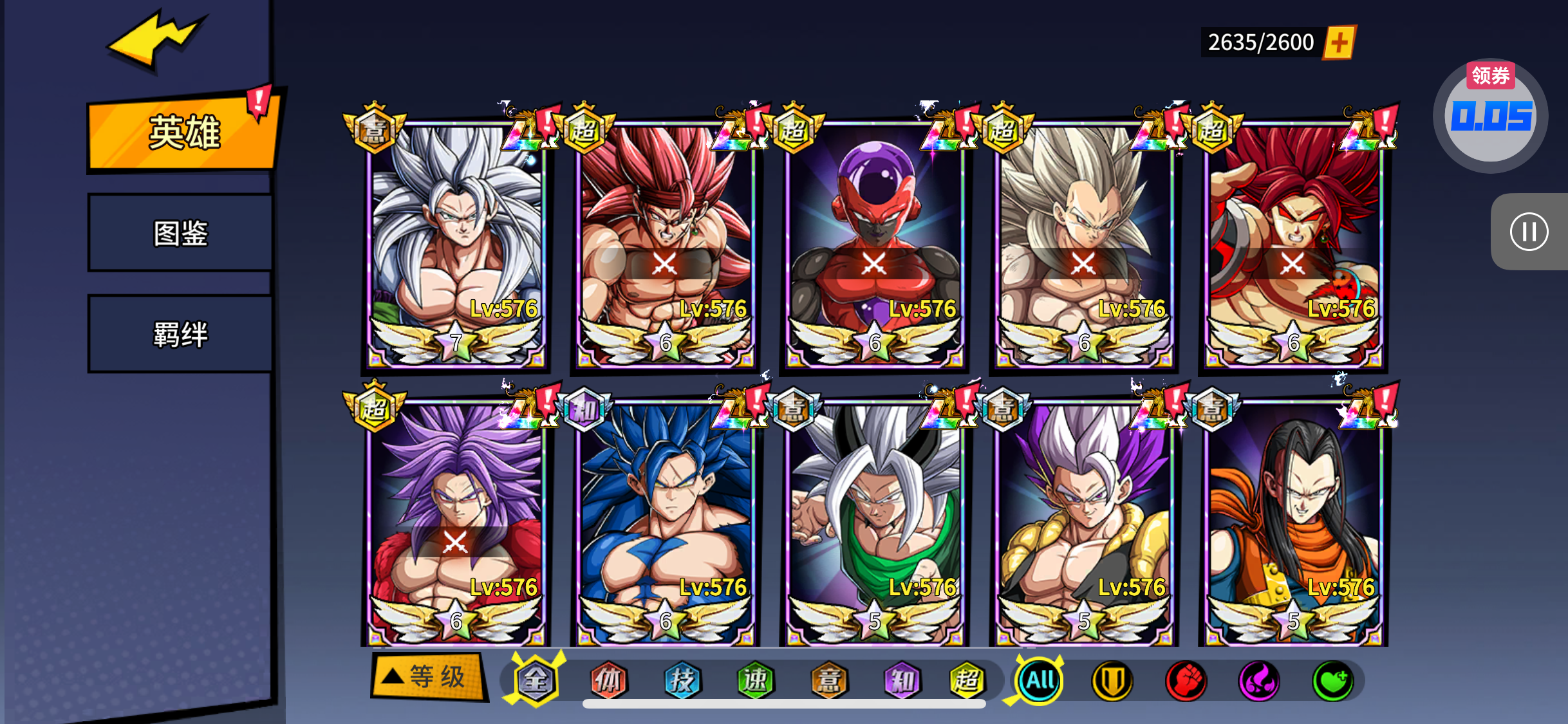1568x724 pixels.
Task: Open the 羁绊 tab
Action: (x=180, y=334)
